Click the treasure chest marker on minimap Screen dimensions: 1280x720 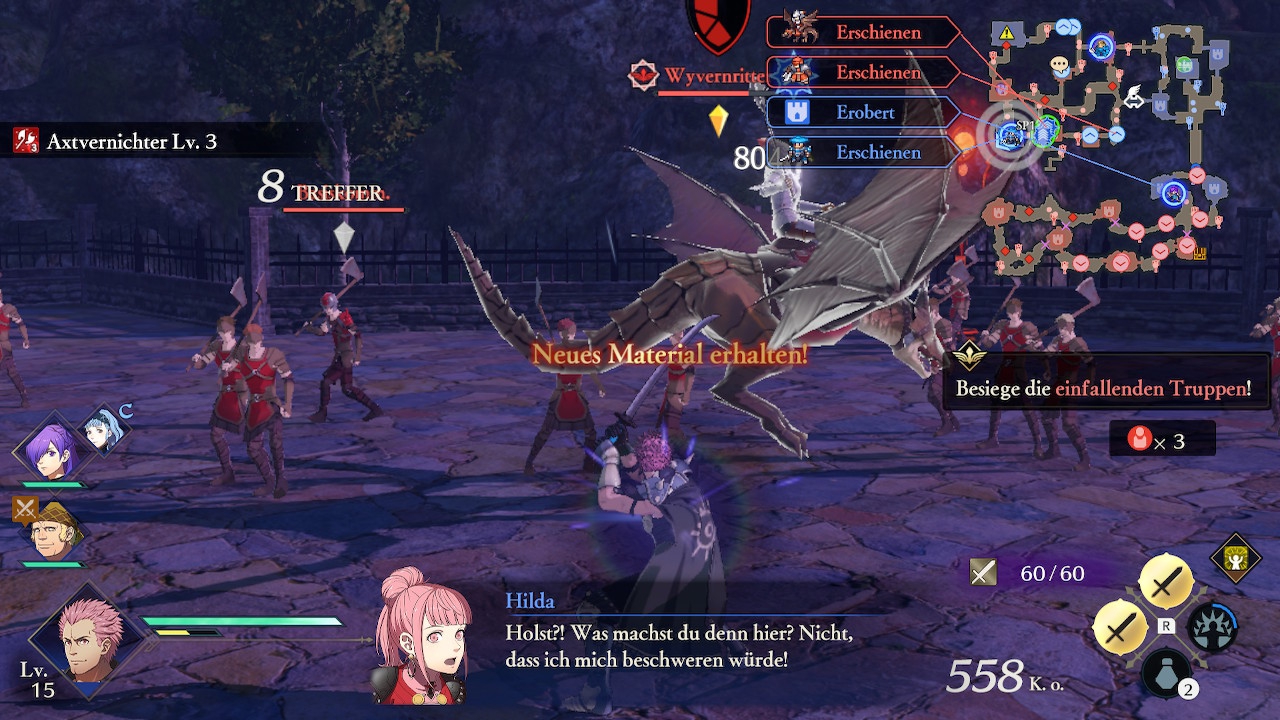point(1199,254)
